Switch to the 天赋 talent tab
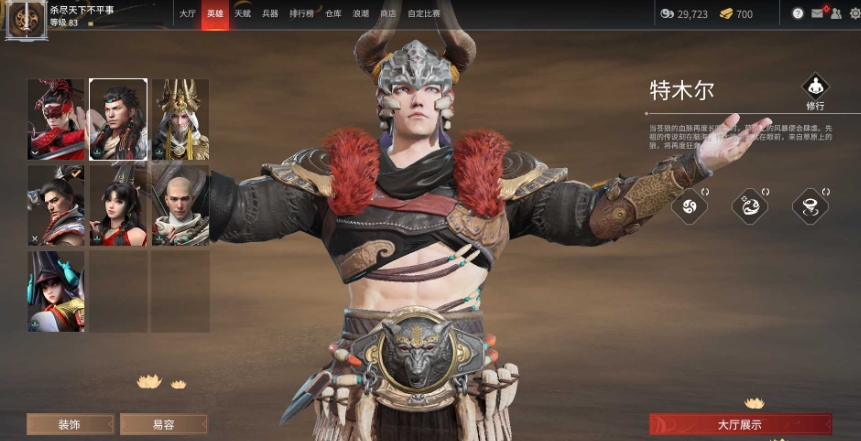The width and height of the screenshot is (861, 441). (x=242, y=14)
